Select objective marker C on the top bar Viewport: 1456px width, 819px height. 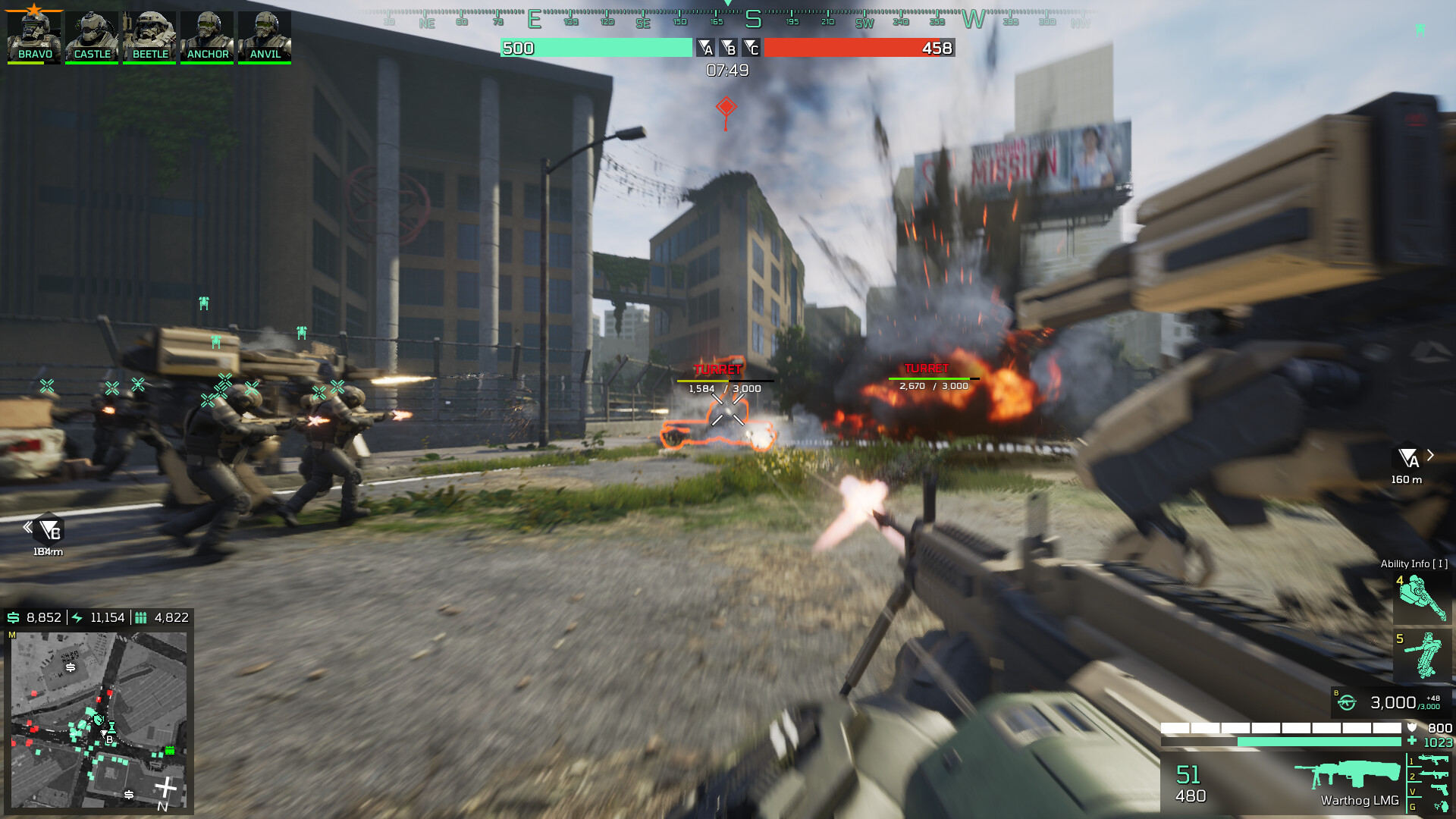[752, 48]
